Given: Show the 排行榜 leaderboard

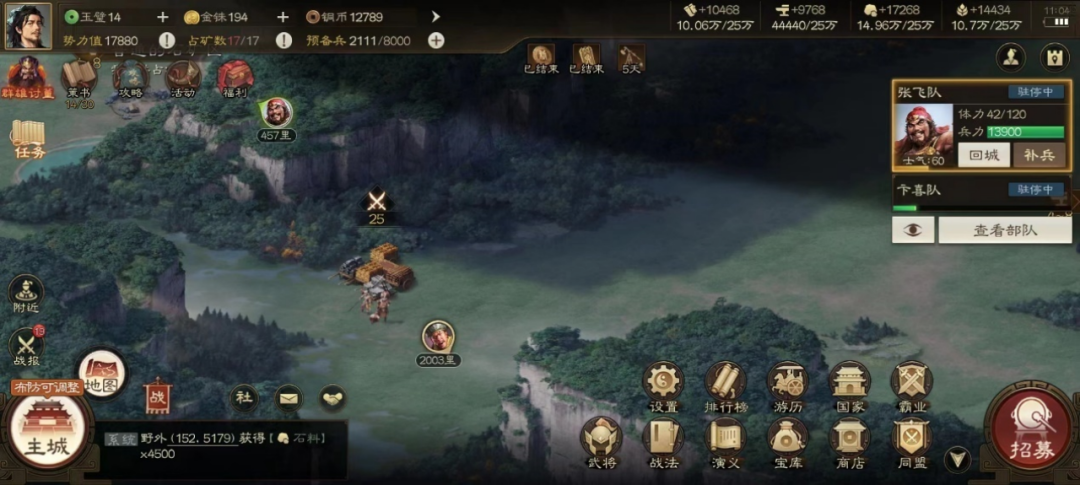Looking at the screenshot, I should click(725, 385).
